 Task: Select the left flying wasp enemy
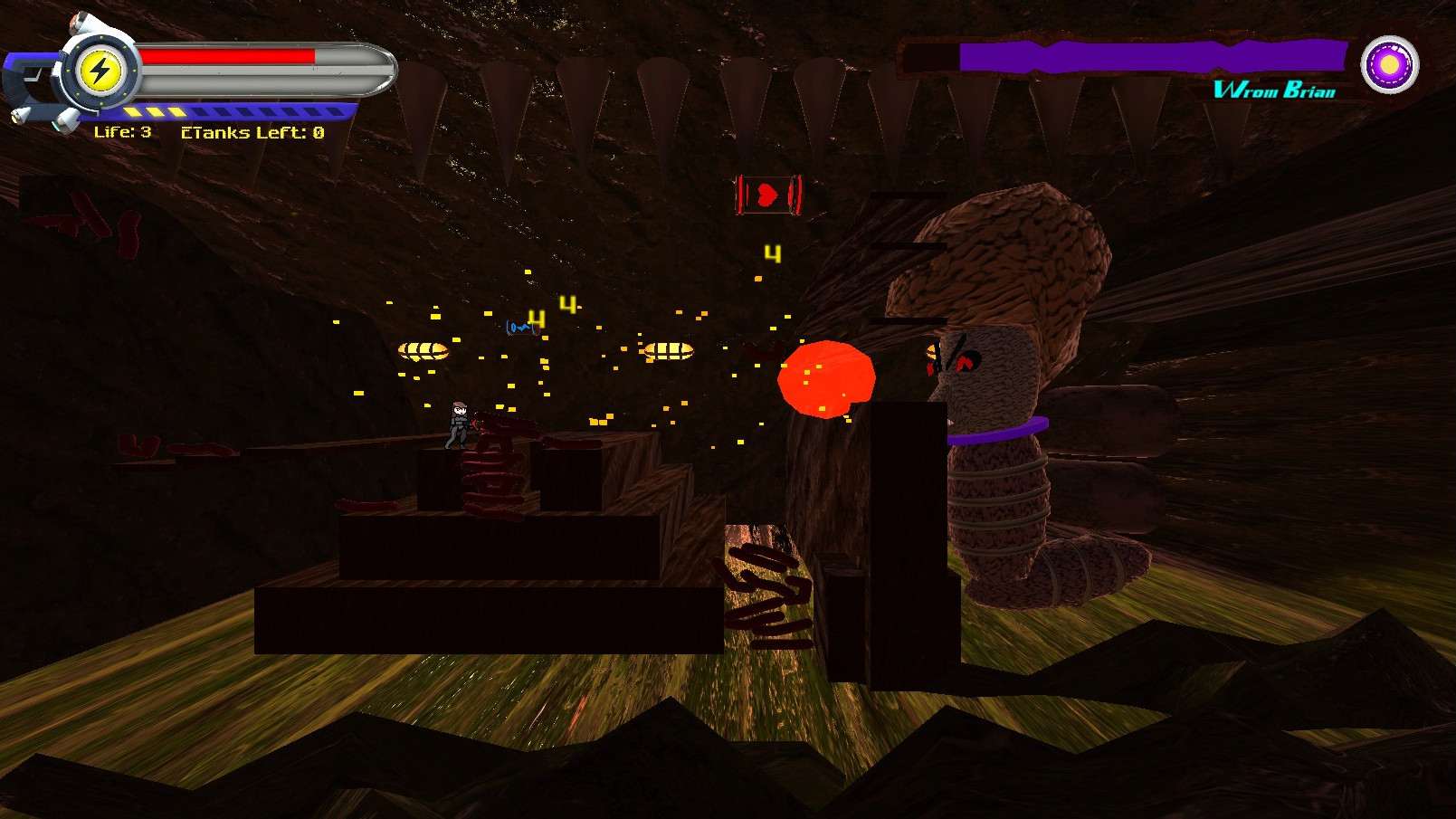[423, 350]
